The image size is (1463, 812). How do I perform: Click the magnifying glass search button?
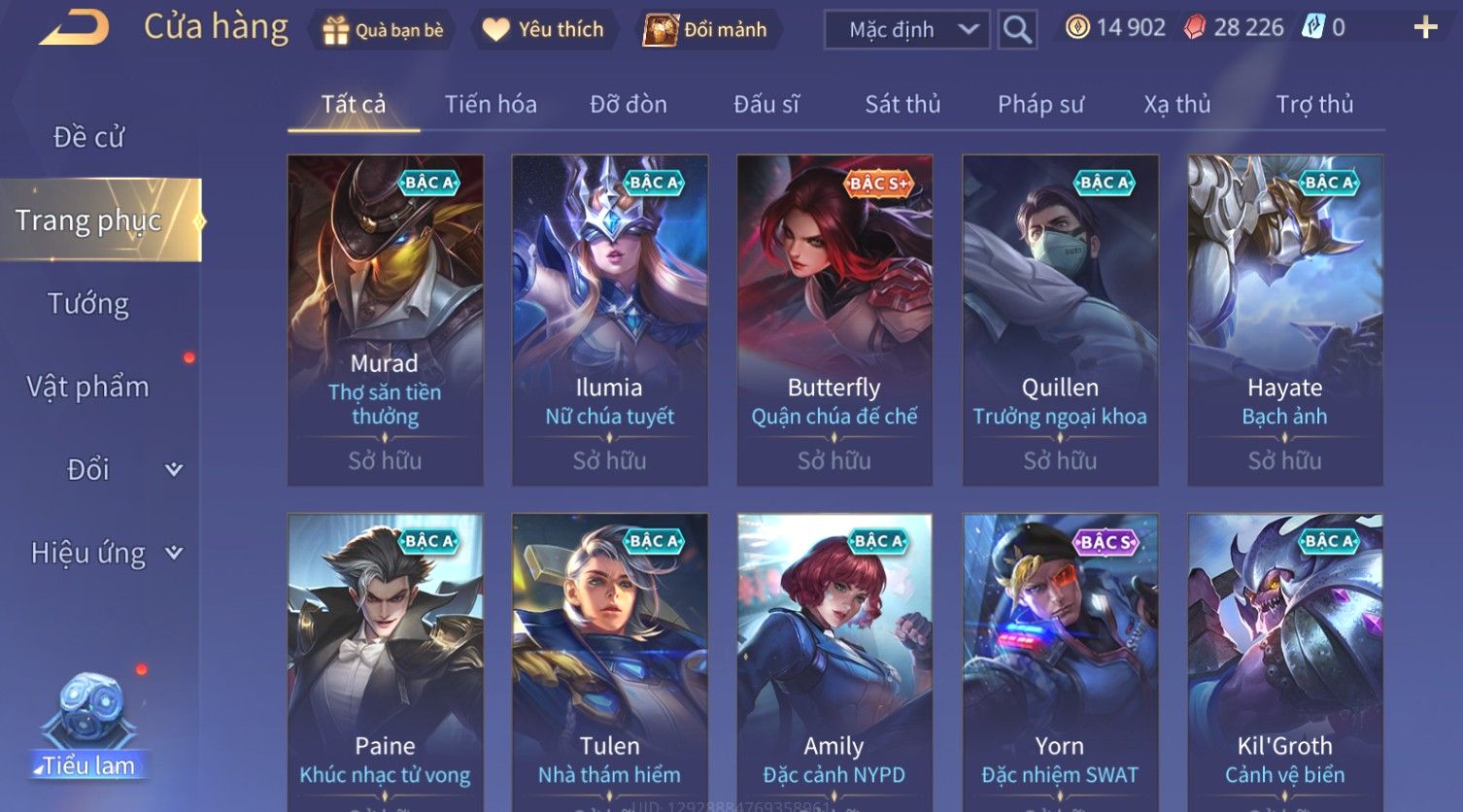pyautogui.click(x=1017, y=30)
